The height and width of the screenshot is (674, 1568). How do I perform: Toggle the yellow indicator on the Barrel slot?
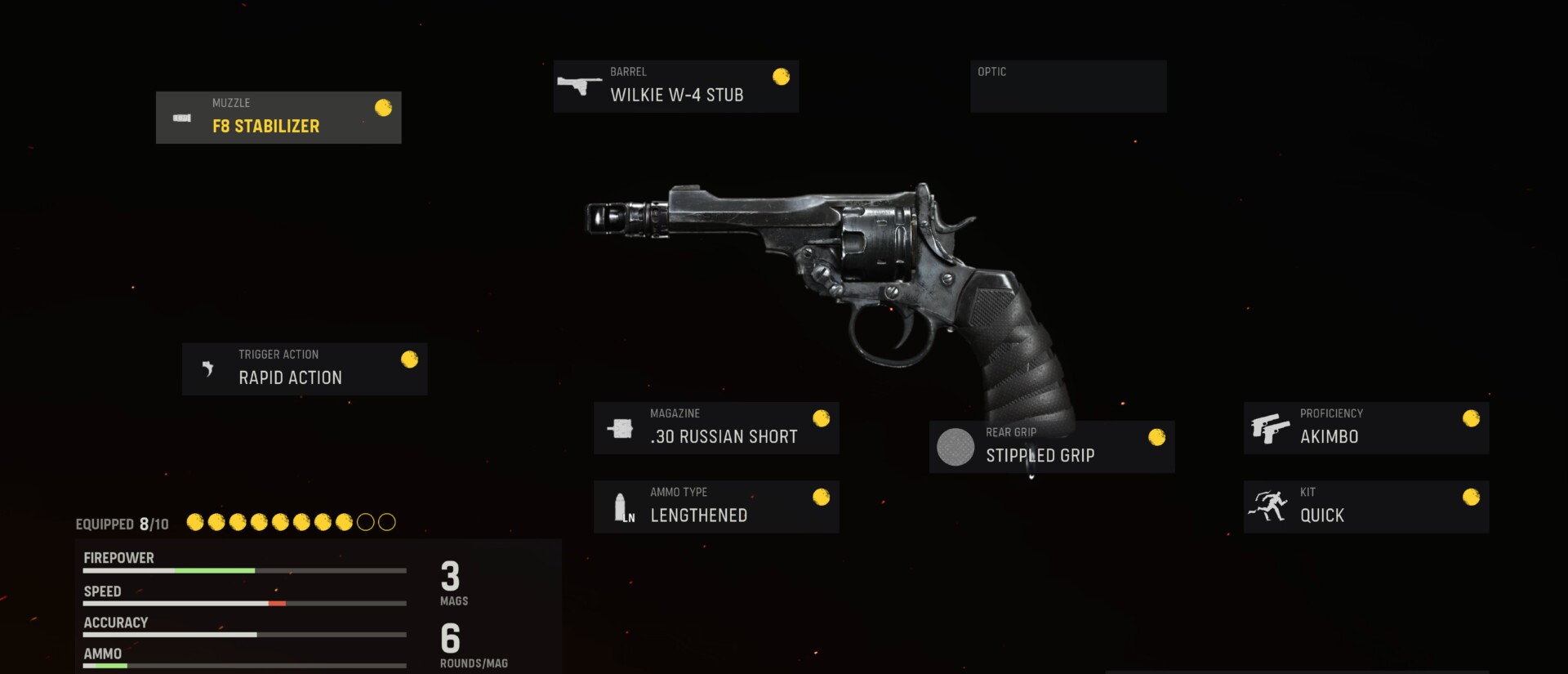point(782,76)
